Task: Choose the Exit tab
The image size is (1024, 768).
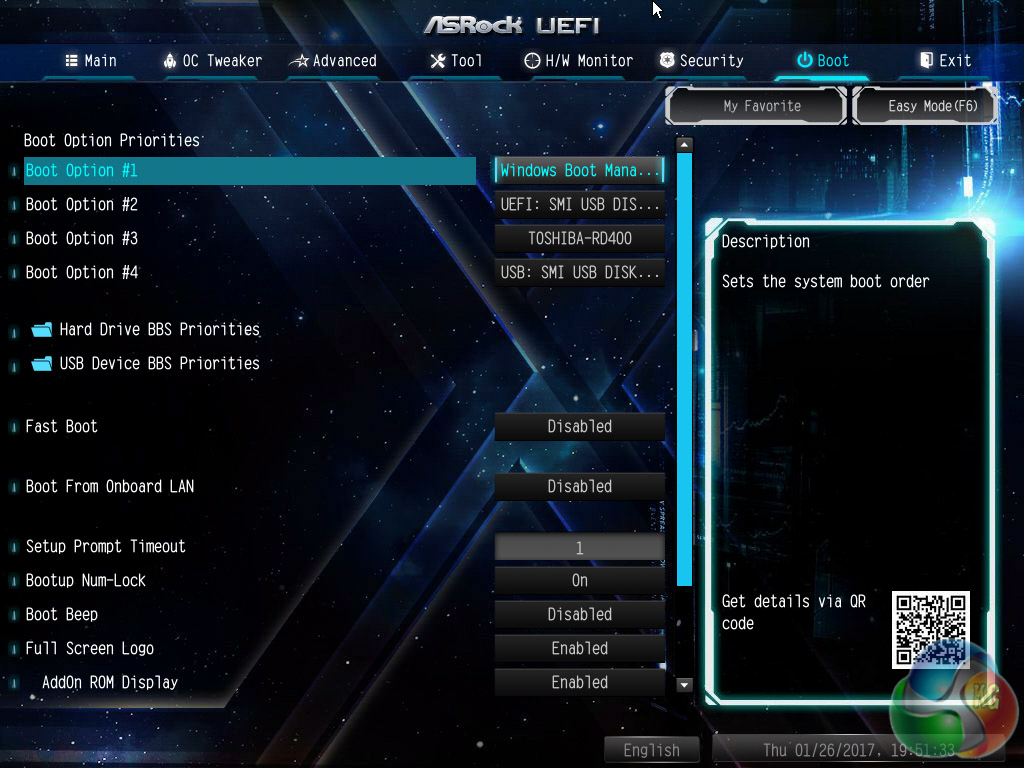Action: pos(945,61)
